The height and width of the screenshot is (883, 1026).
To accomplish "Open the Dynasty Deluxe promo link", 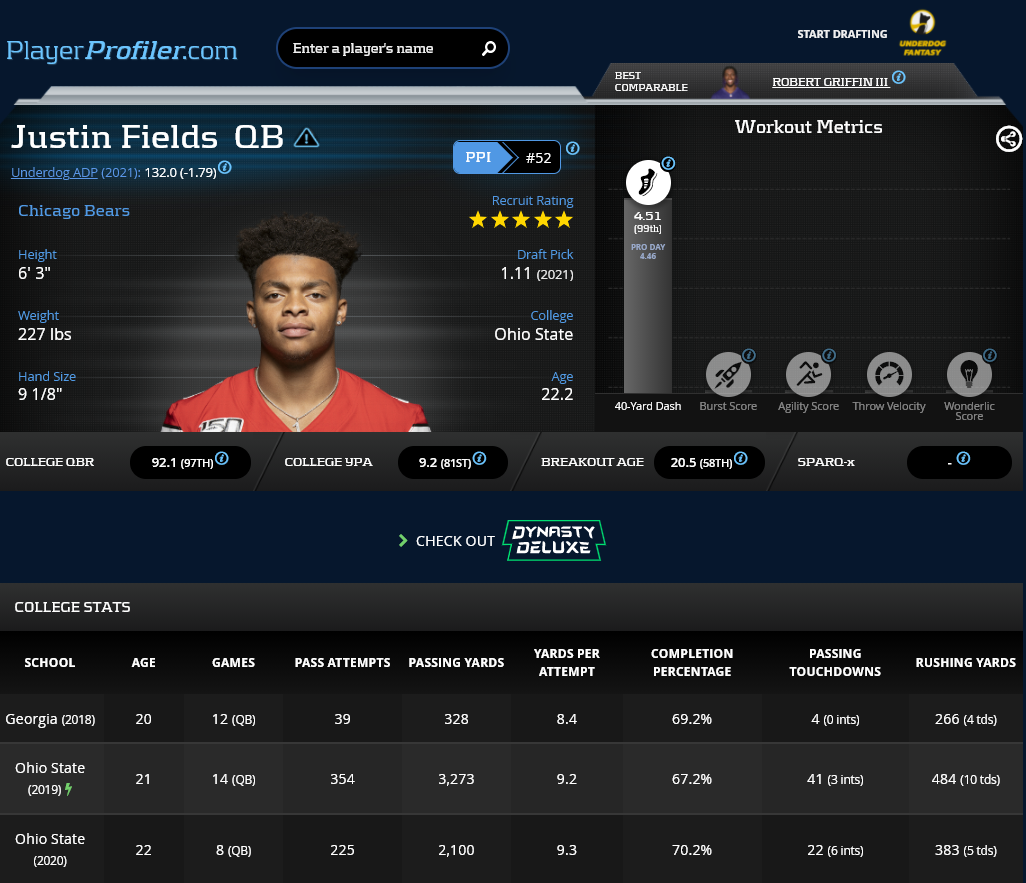I will 556,540.
